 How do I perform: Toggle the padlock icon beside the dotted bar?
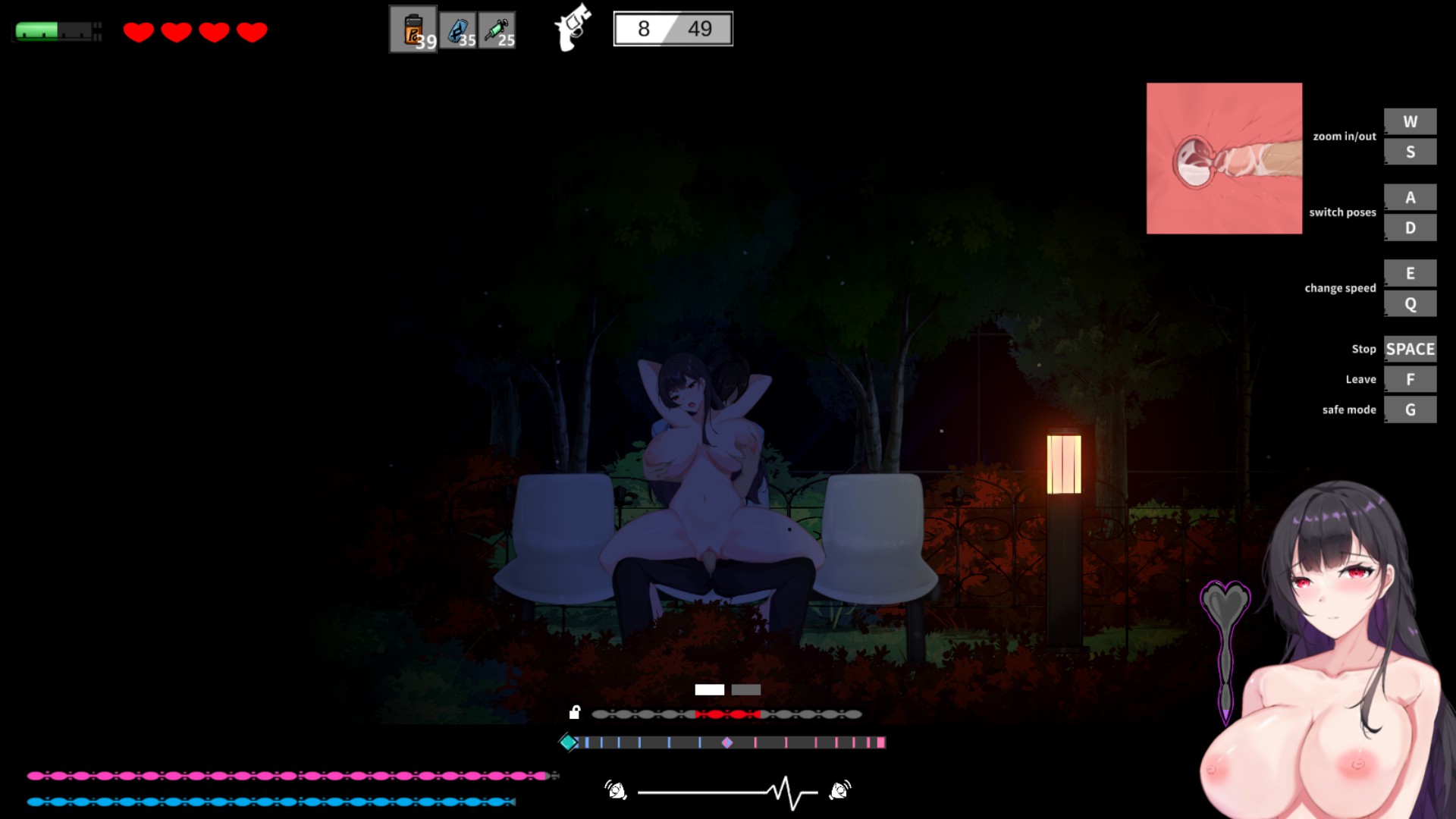pos(575,712)
